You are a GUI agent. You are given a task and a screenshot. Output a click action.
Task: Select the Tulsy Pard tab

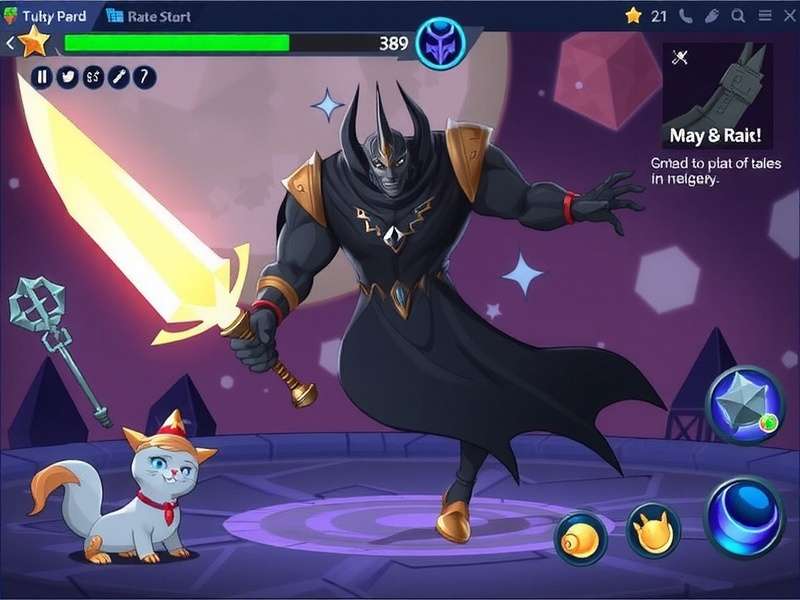click(46, 16)
